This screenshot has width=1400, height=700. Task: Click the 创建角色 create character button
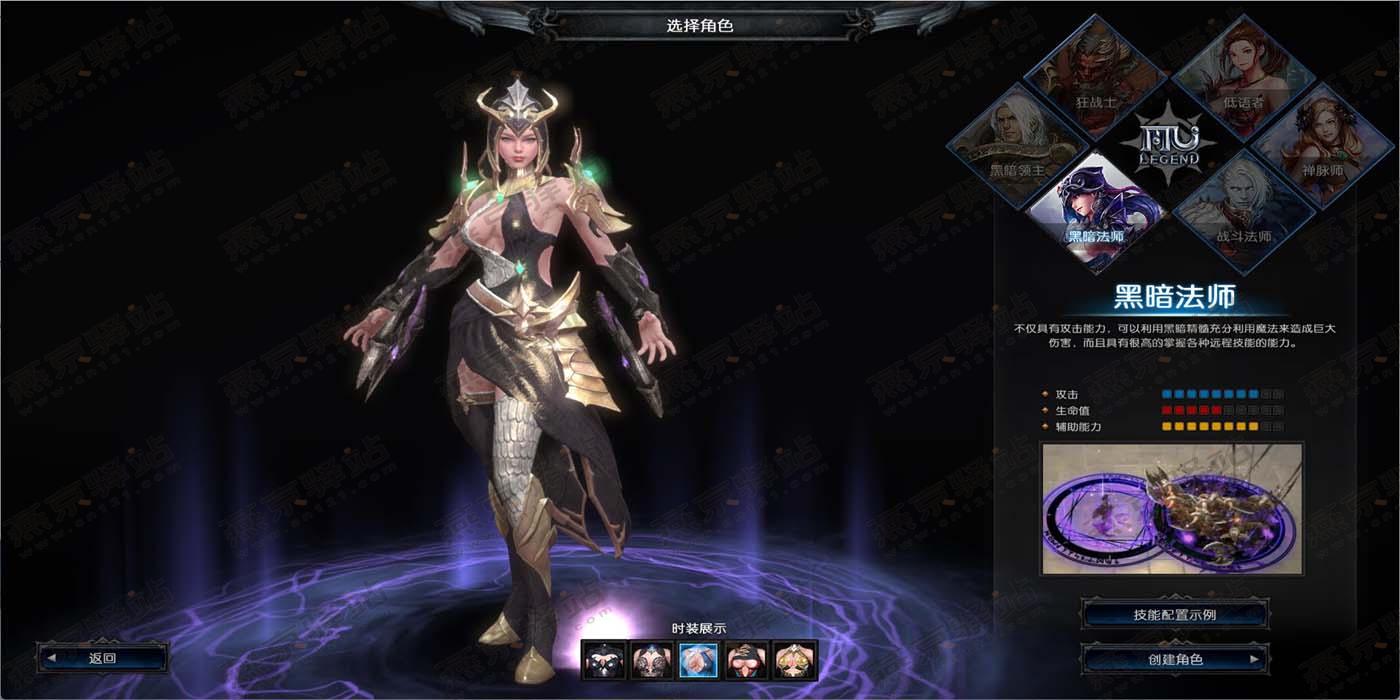pyautogui.click(x=1175, y=659)
